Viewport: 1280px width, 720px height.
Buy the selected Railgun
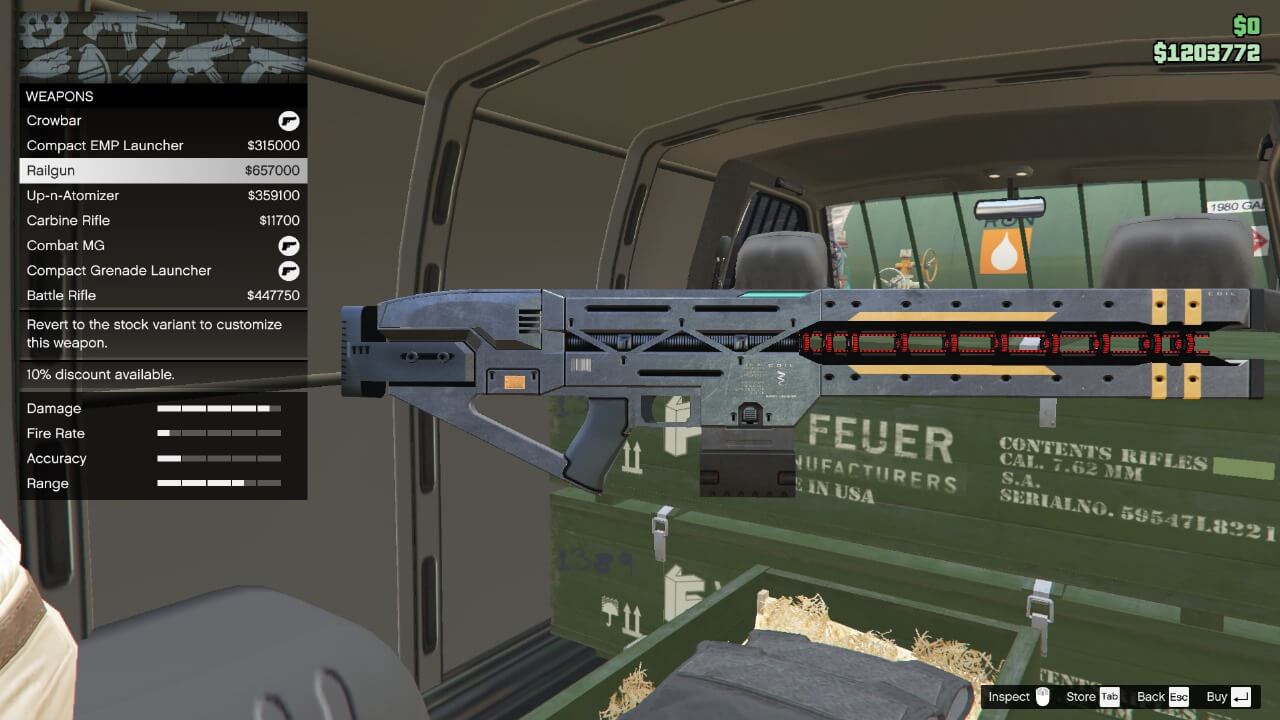[x=1217, y=697]
